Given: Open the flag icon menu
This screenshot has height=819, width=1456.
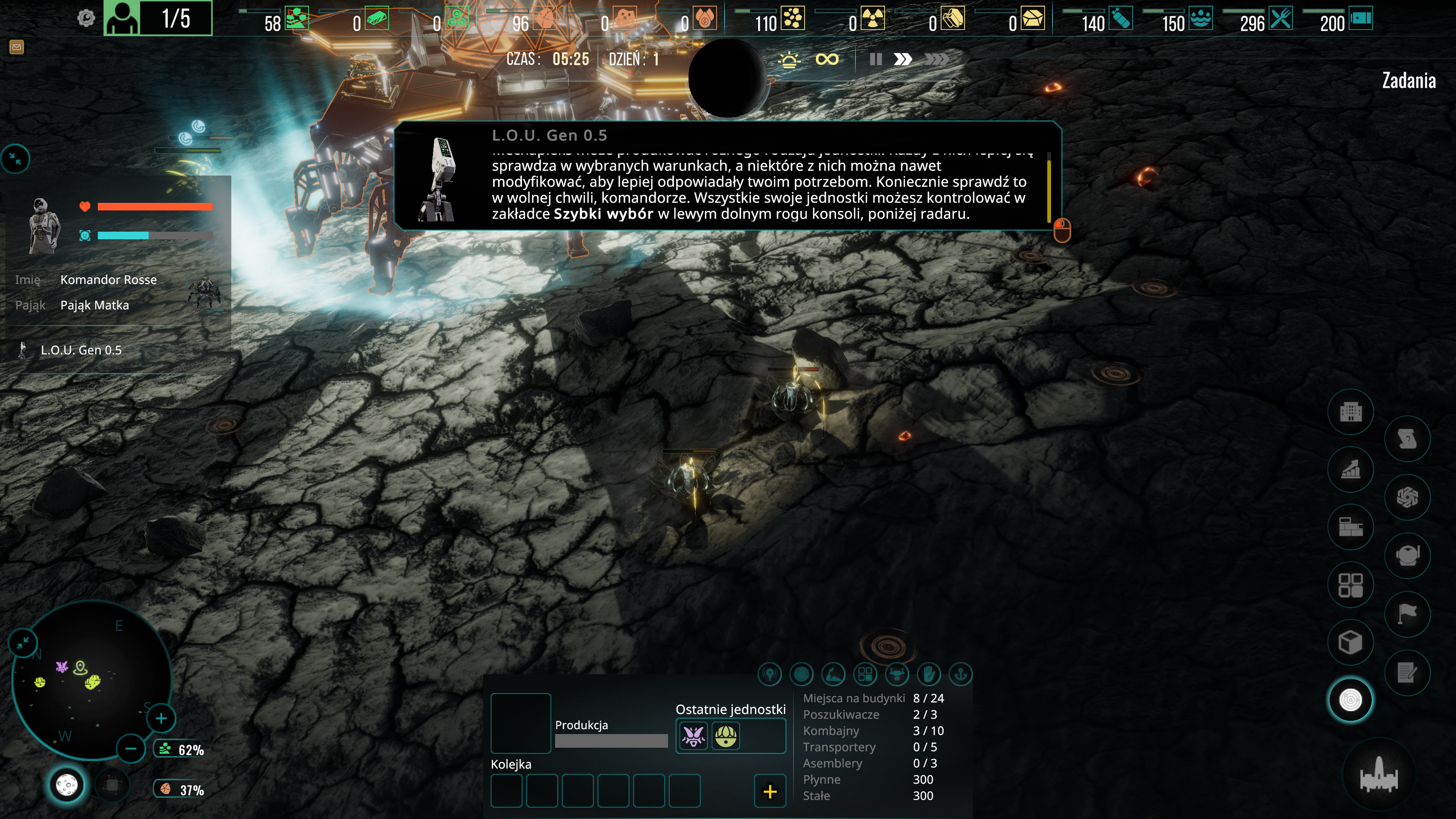Looking at the screenshot, I should (1407, 613).
